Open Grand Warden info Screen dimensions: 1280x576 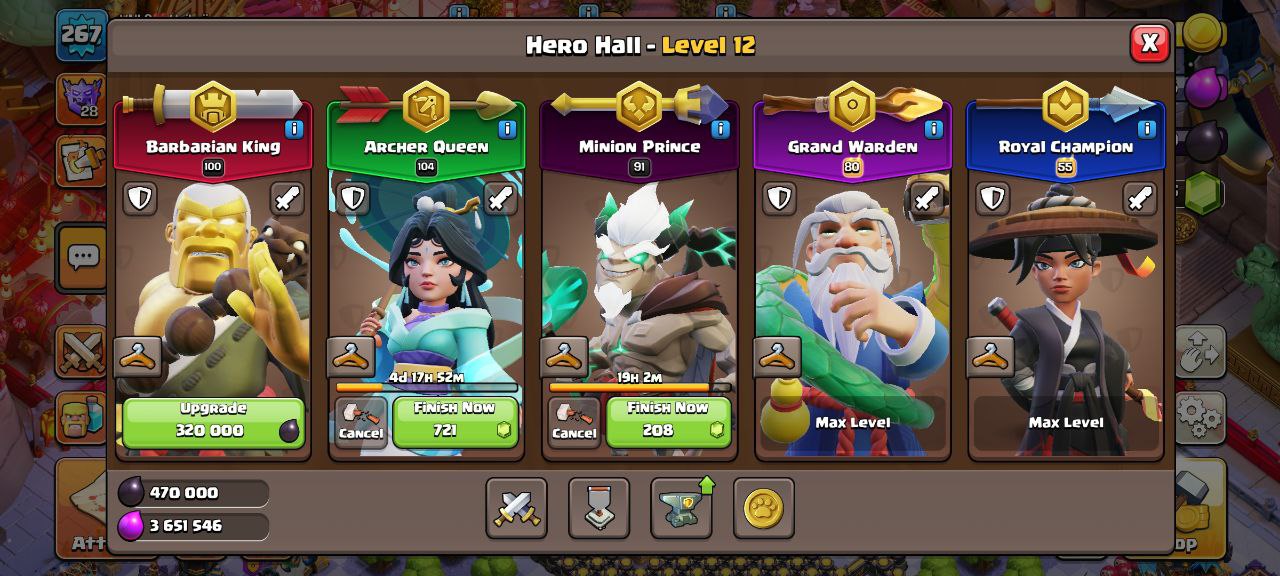click(x=933, y=129)
